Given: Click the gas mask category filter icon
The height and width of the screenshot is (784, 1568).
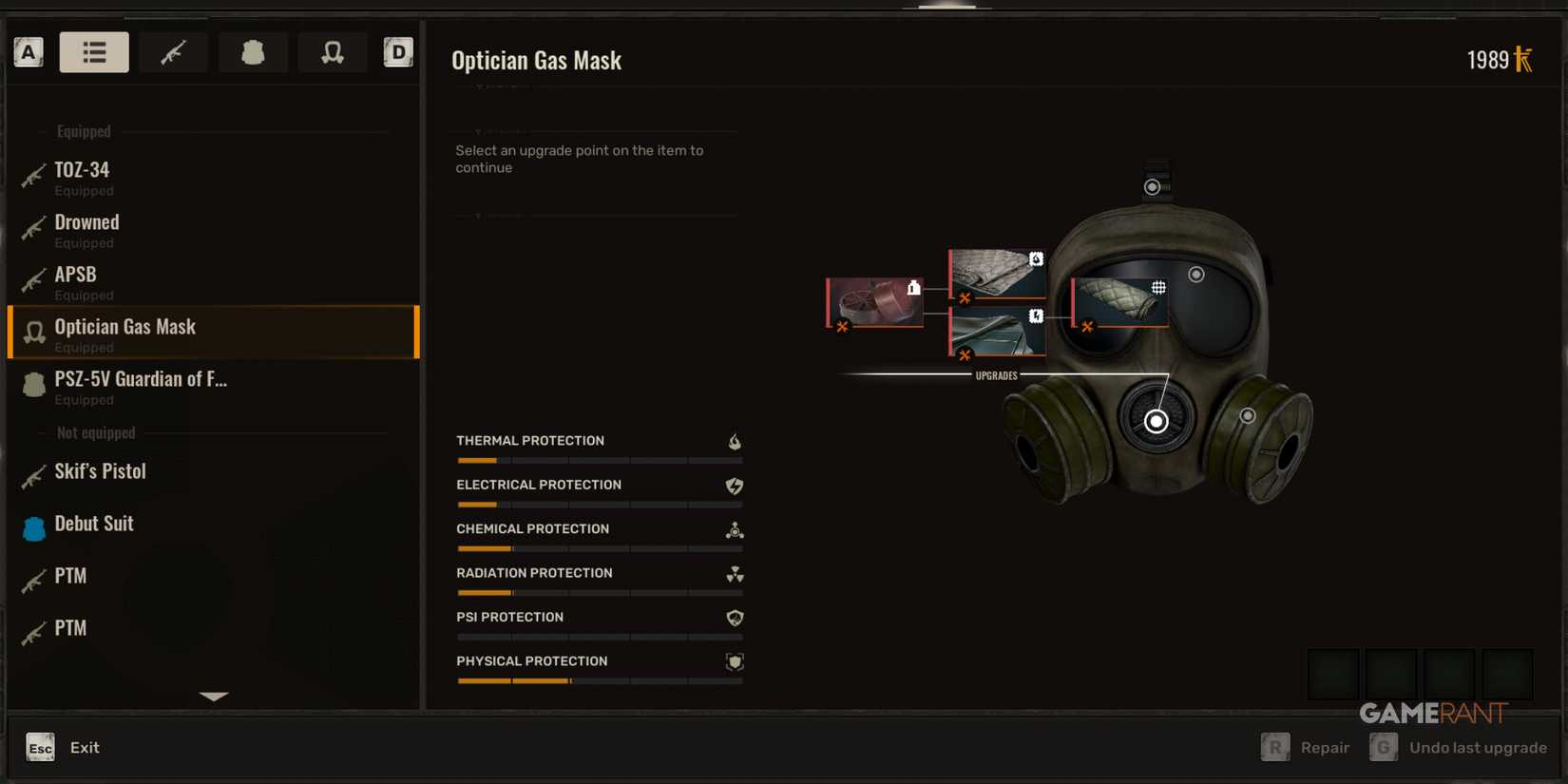Looking at the screenshot, I should coord(333,52).
